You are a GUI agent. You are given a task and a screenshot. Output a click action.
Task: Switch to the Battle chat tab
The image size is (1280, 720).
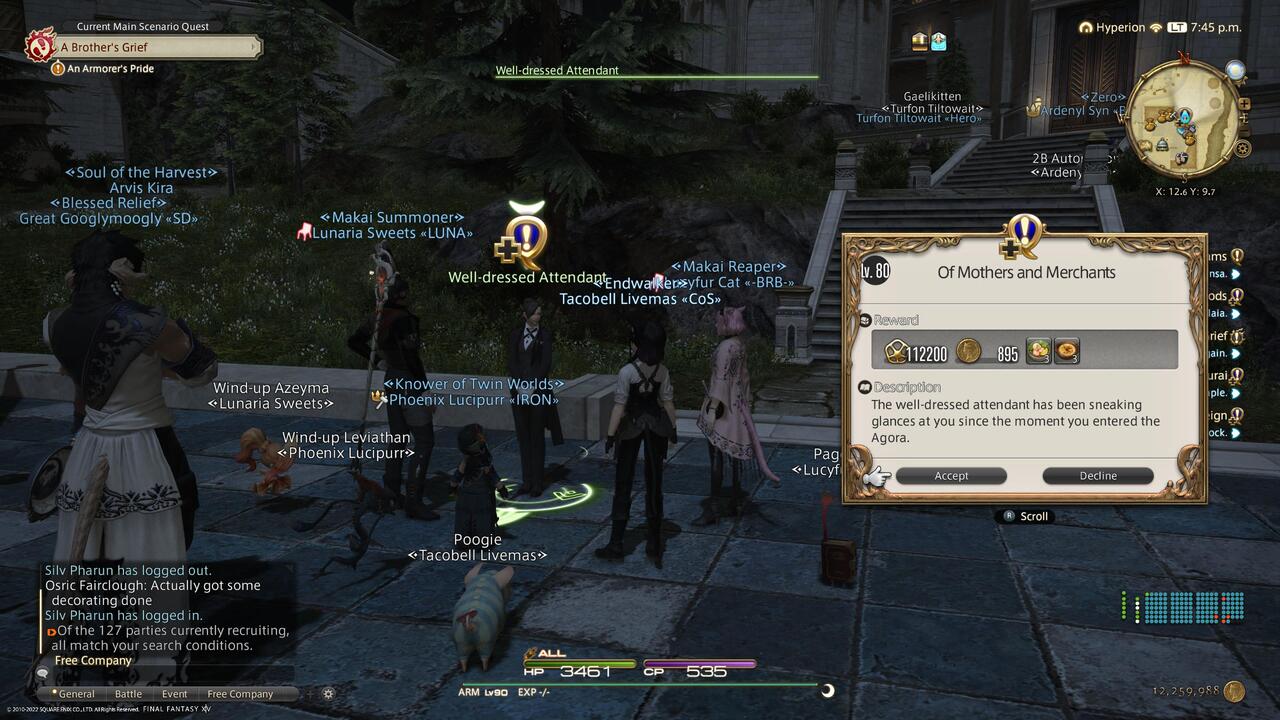127,693
